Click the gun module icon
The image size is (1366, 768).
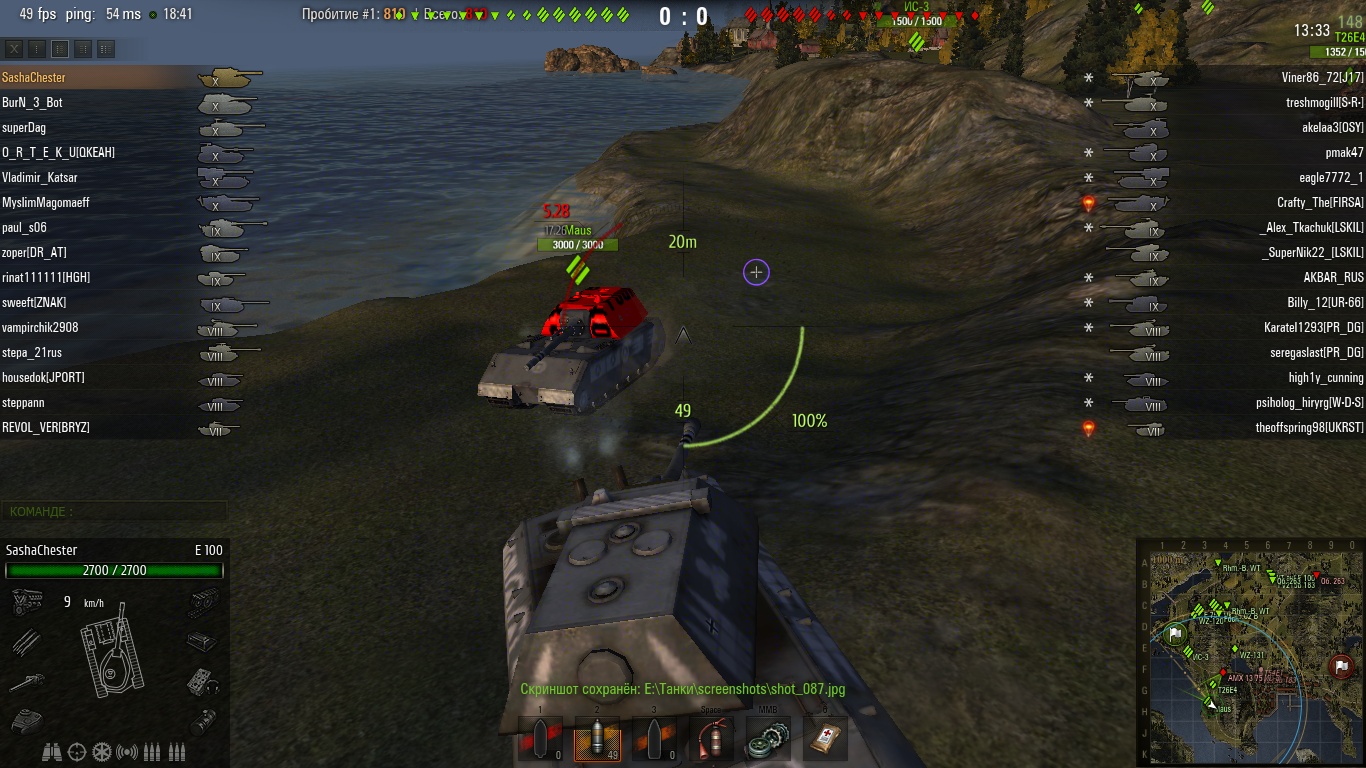tap(25, 682)
